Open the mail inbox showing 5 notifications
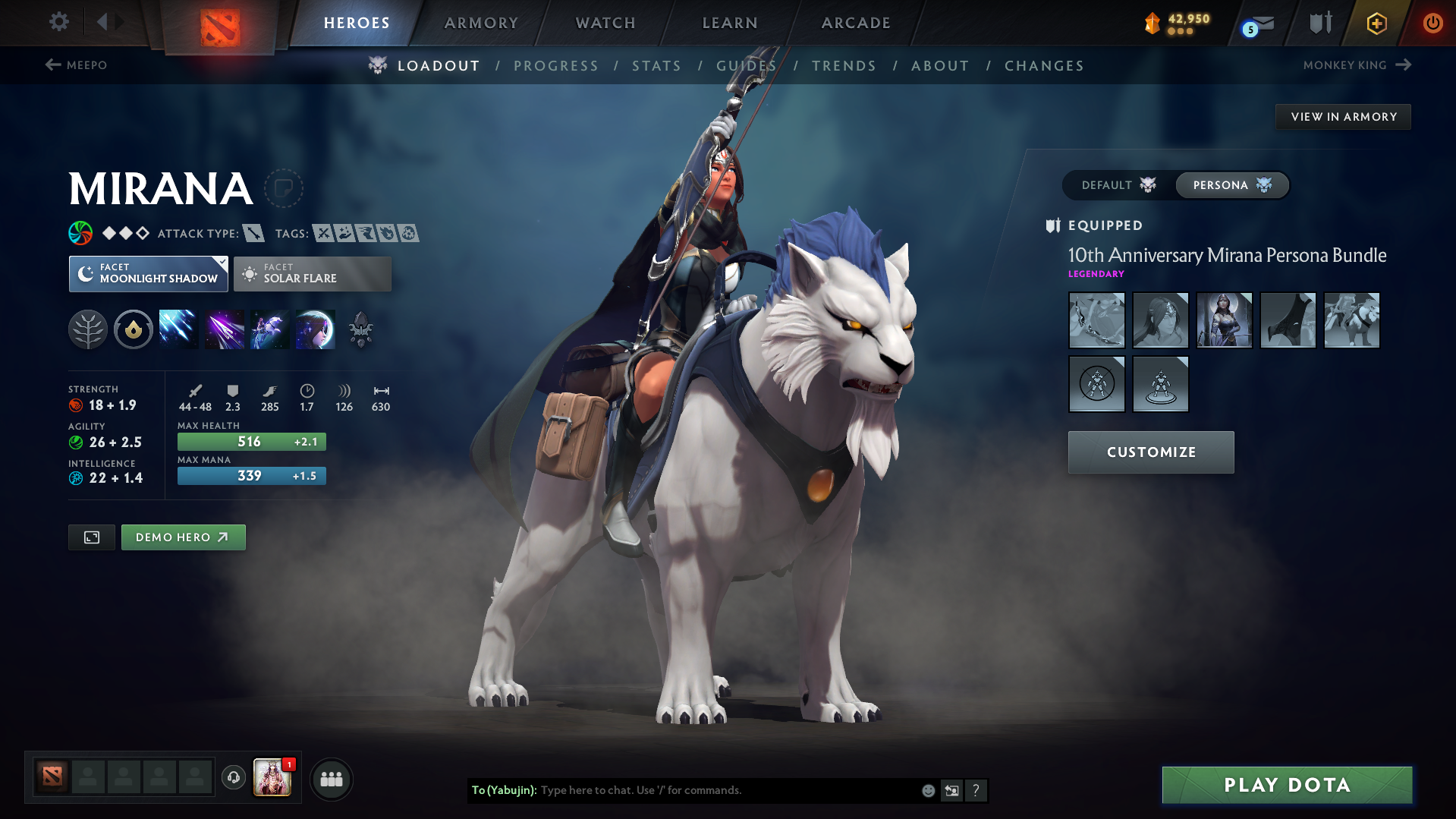Image resolution: width=1456 pixels, height=819 pixels. click(1256, 23)
